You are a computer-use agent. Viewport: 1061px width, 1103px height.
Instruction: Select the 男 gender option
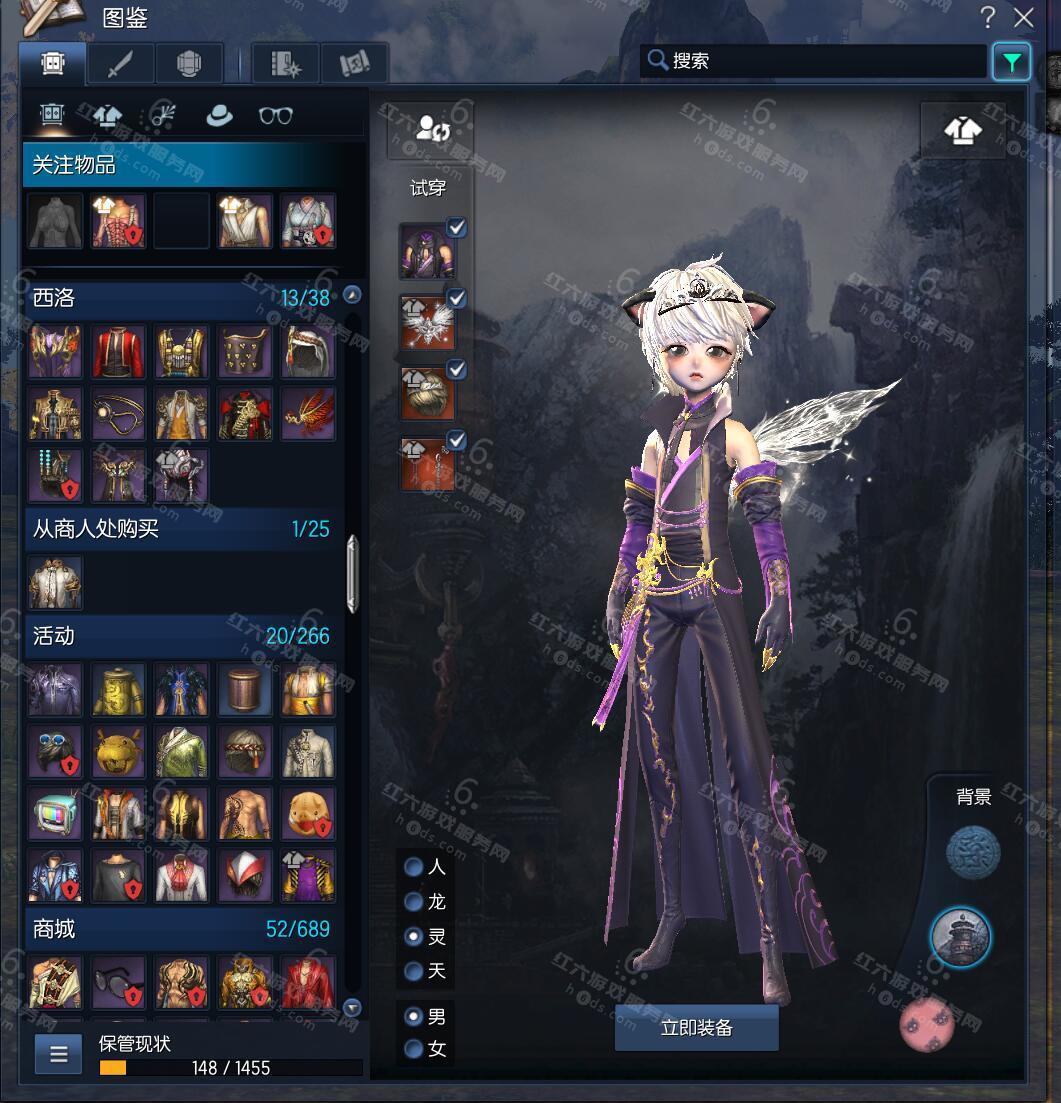(413, 1016)
